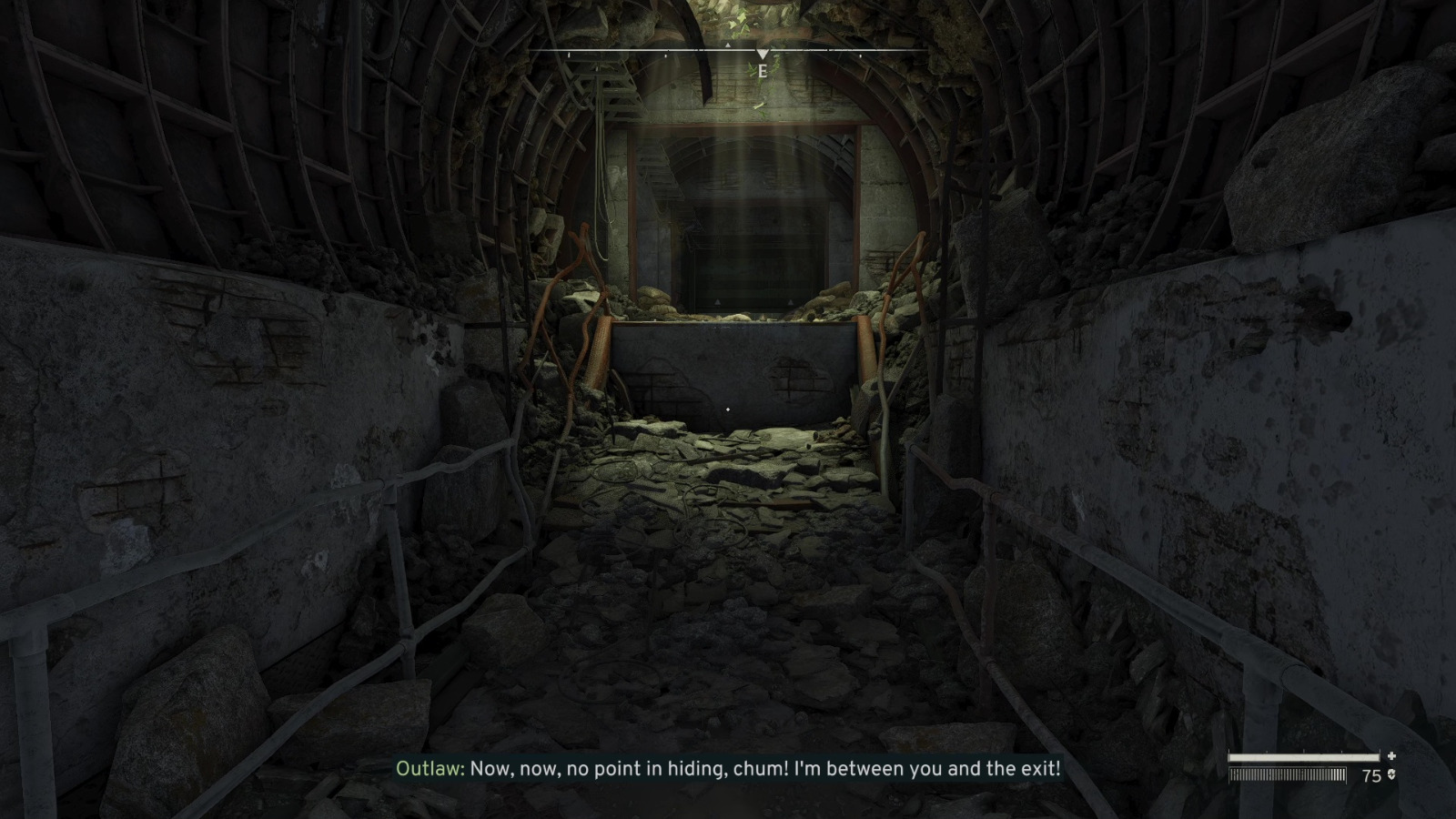This screenshot has width=1456, height=819.
Task: Click the subtitle banner at the bottom
Action: (728, 769)
